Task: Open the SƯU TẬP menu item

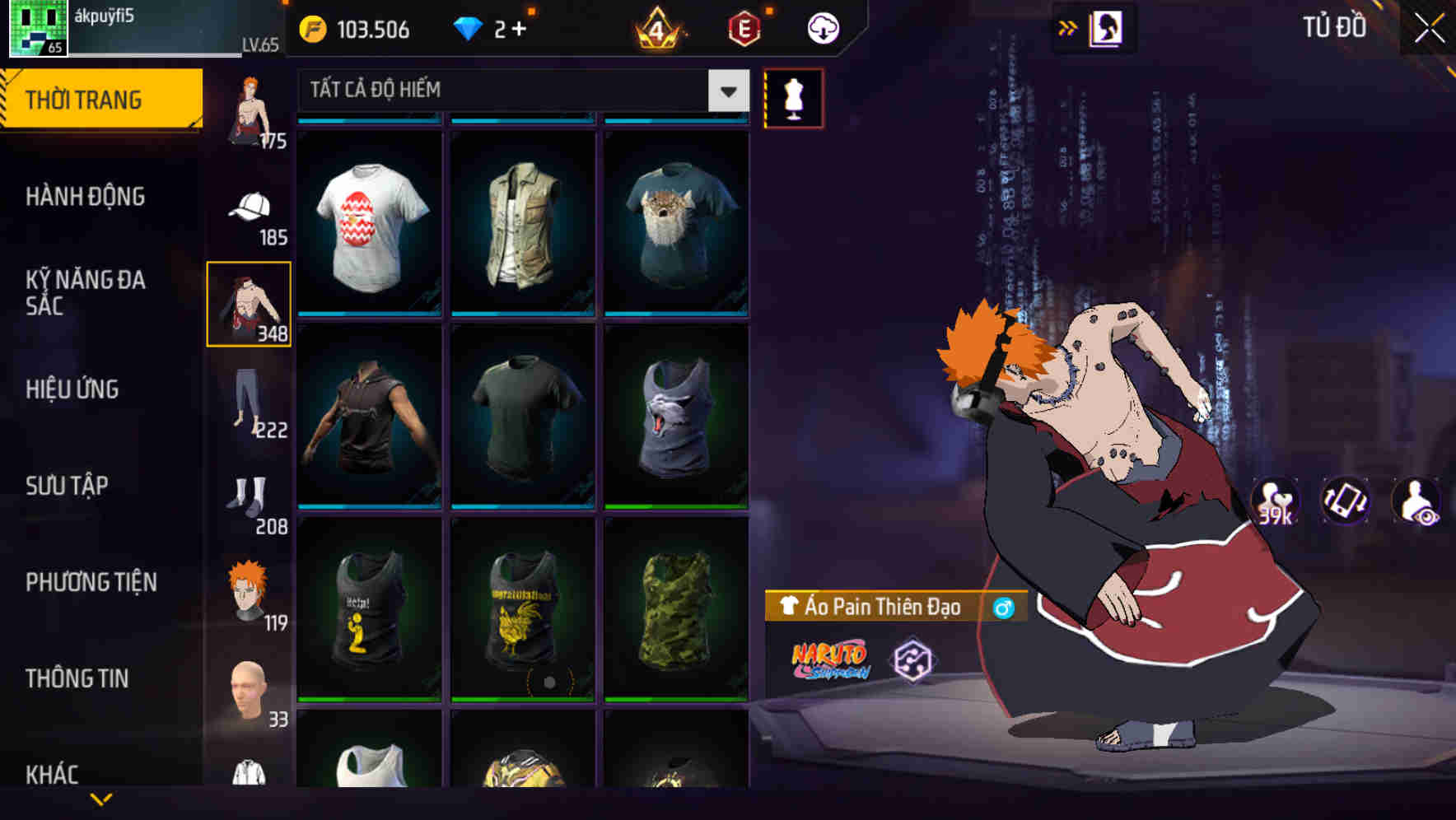Action: coord(66,486)
